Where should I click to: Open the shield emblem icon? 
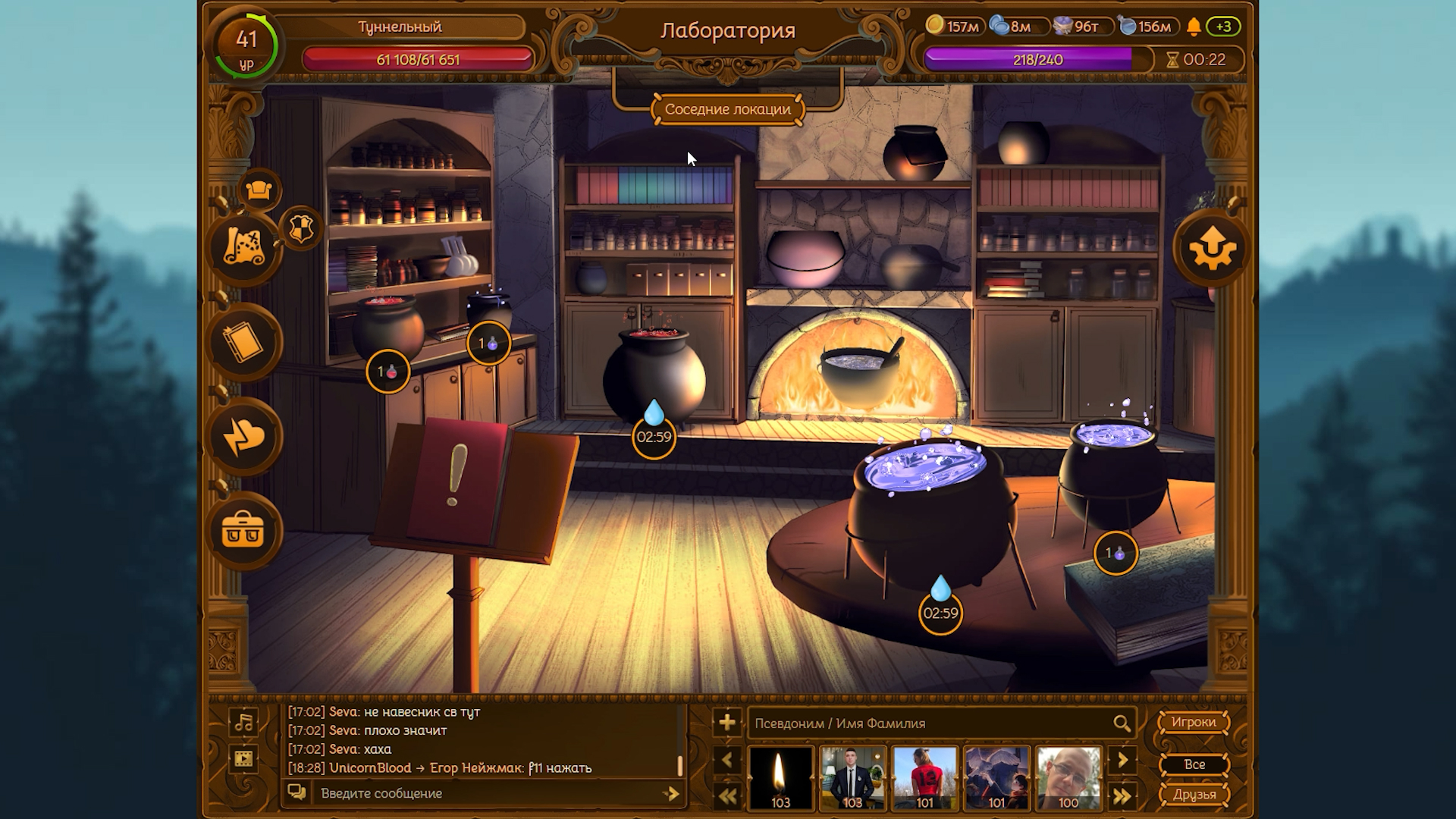tap(301, 227)
